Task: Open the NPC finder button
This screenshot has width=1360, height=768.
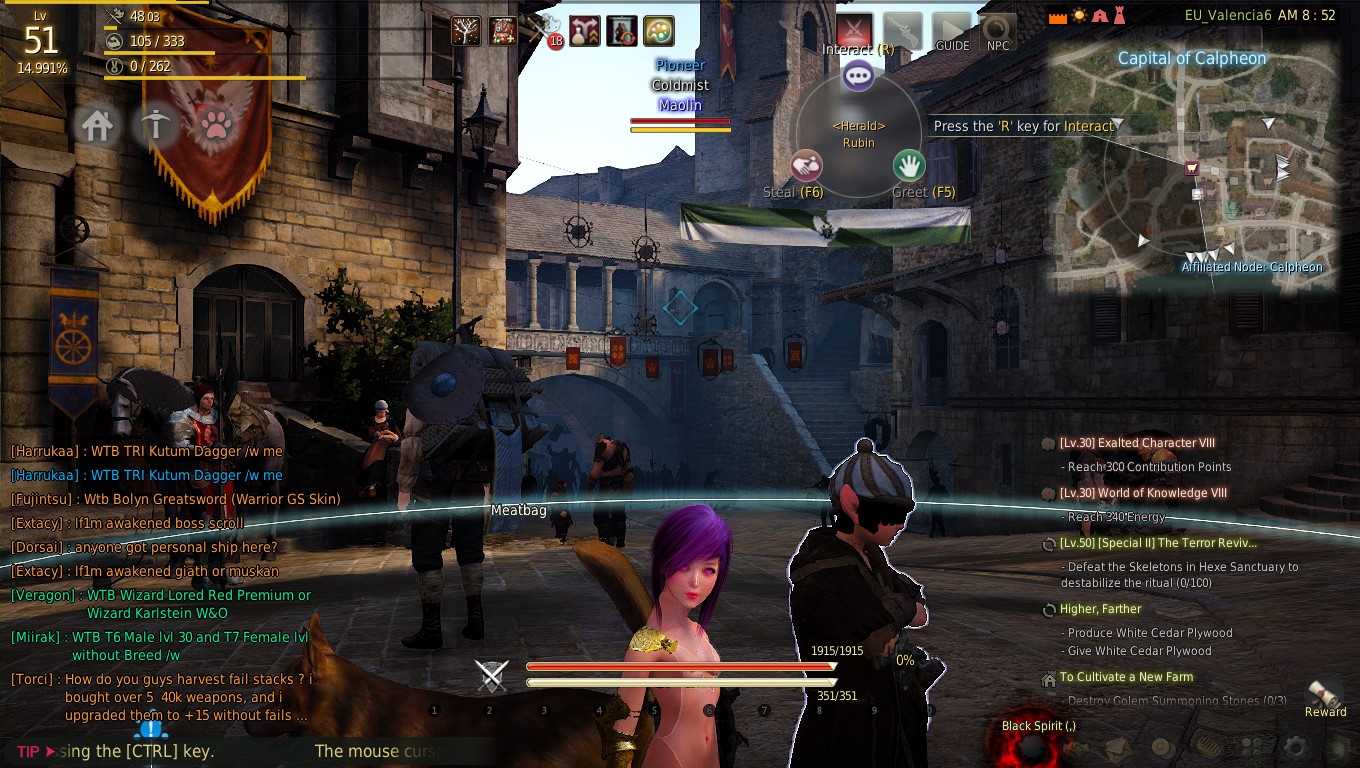Action: [x=997, y=32]
